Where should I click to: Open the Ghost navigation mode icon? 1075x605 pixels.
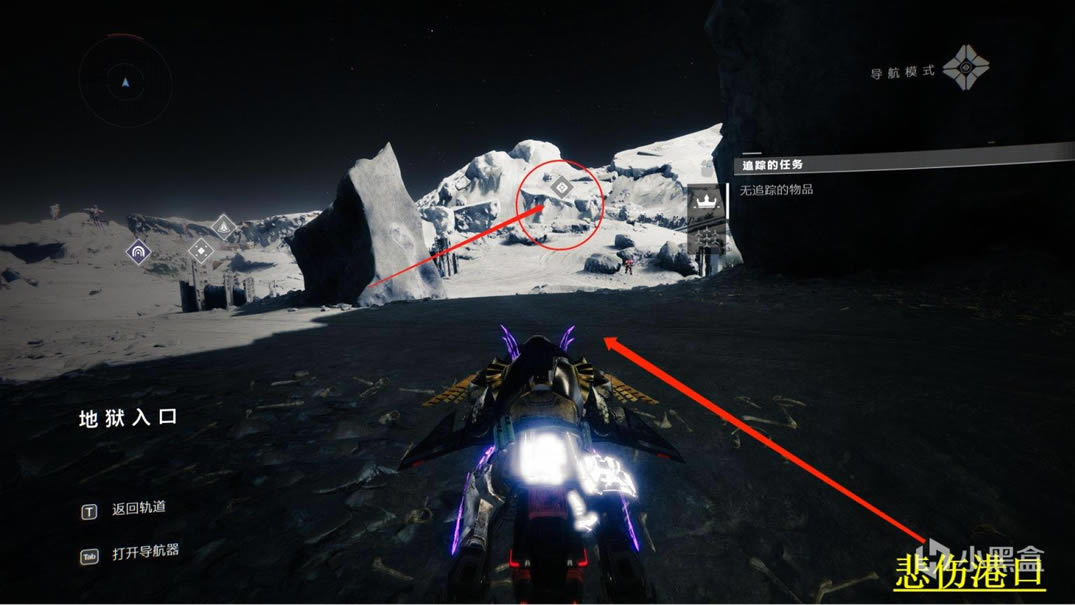coord(969,68)
